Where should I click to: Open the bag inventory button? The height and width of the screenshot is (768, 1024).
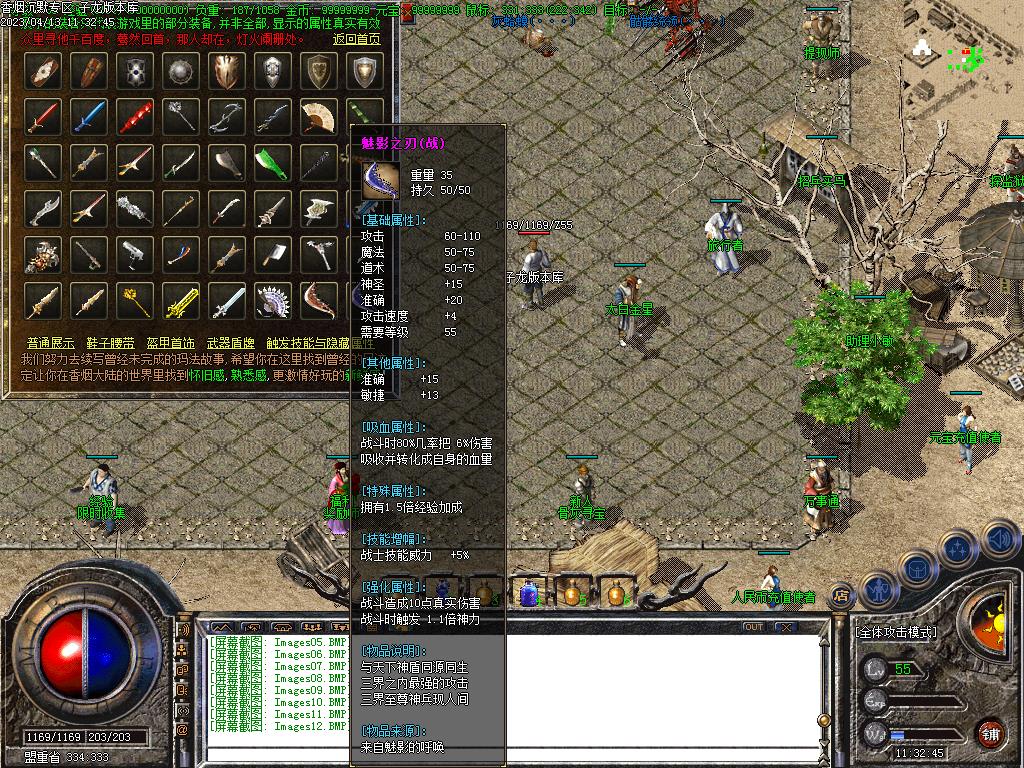point(915,567)
